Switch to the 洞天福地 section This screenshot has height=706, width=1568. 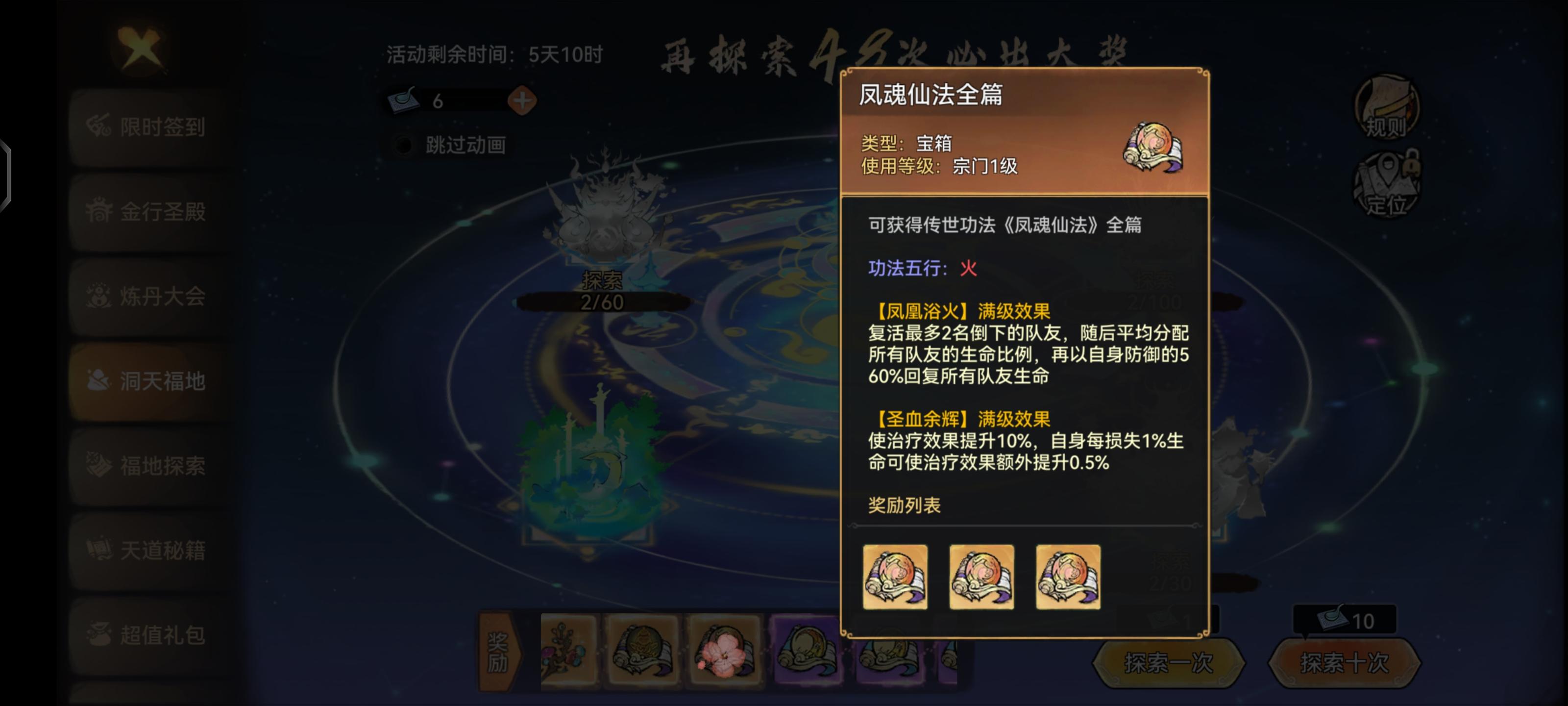click(x=146, y=382)
